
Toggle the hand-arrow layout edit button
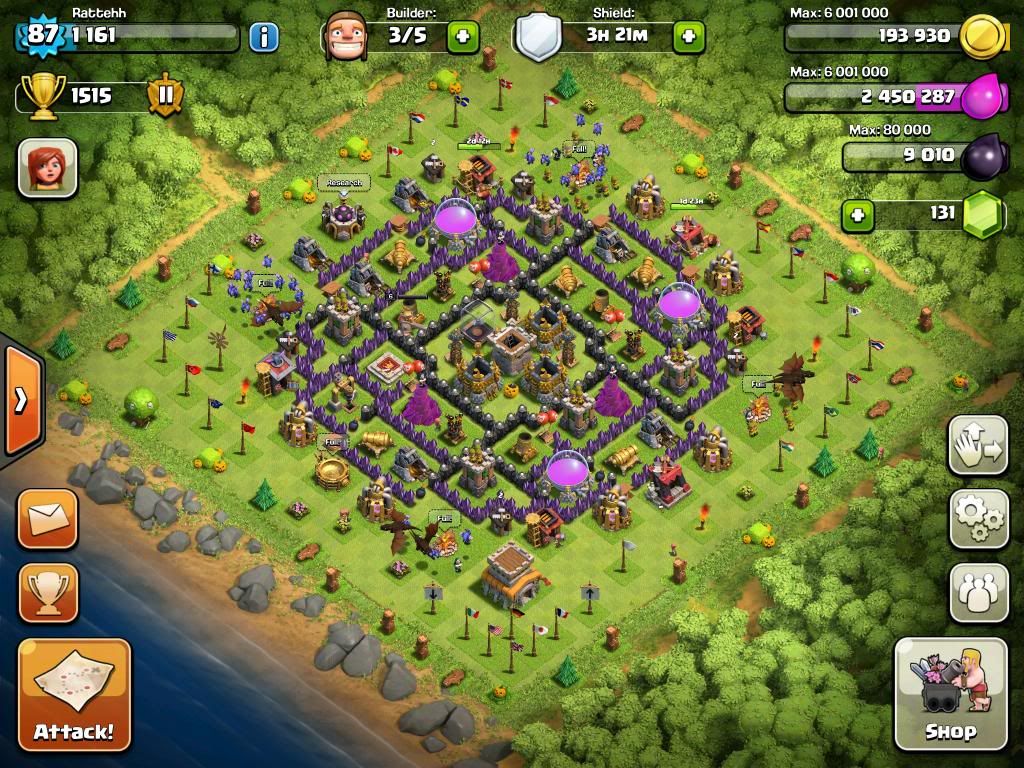pyautogui.click(x=978, y=443)
